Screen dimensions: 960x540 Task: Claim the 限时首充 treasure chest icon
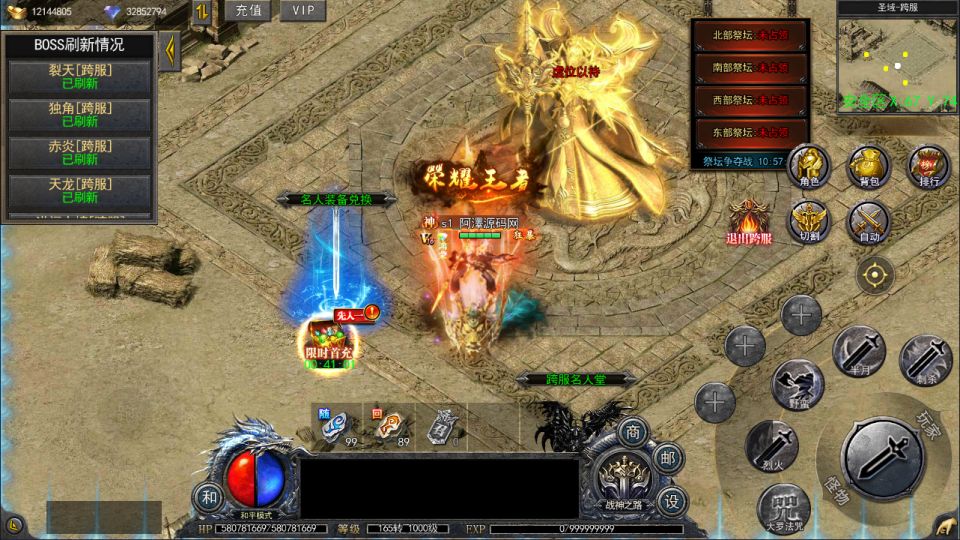[330, 342]
